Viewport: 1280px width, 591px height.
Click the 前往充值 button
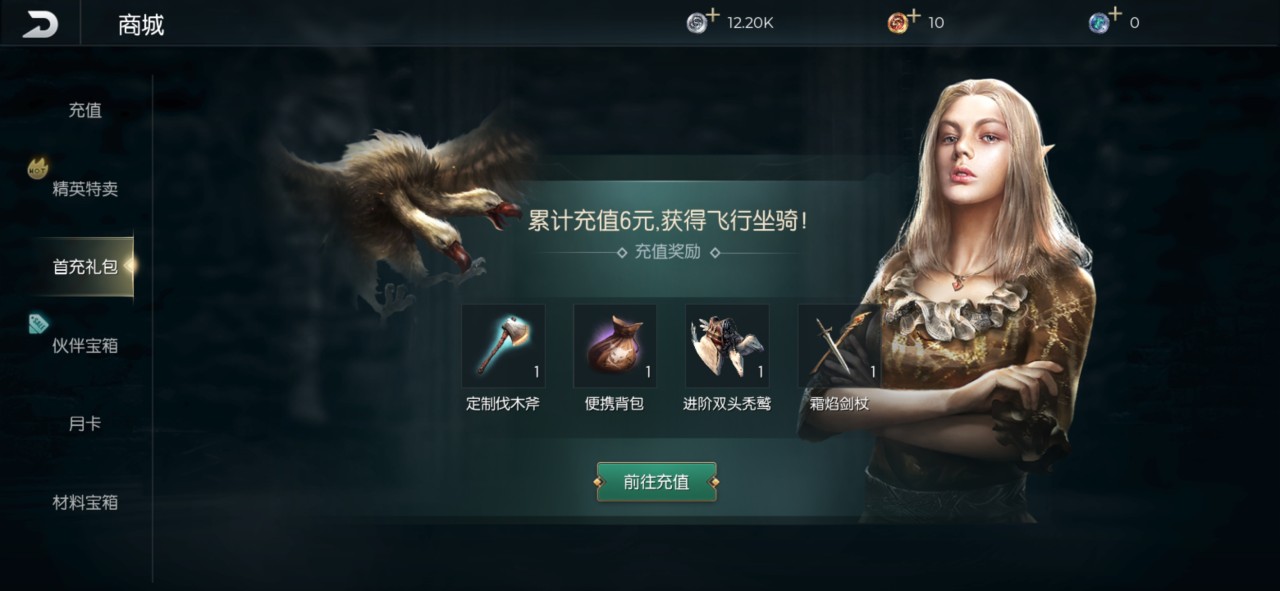656,482
